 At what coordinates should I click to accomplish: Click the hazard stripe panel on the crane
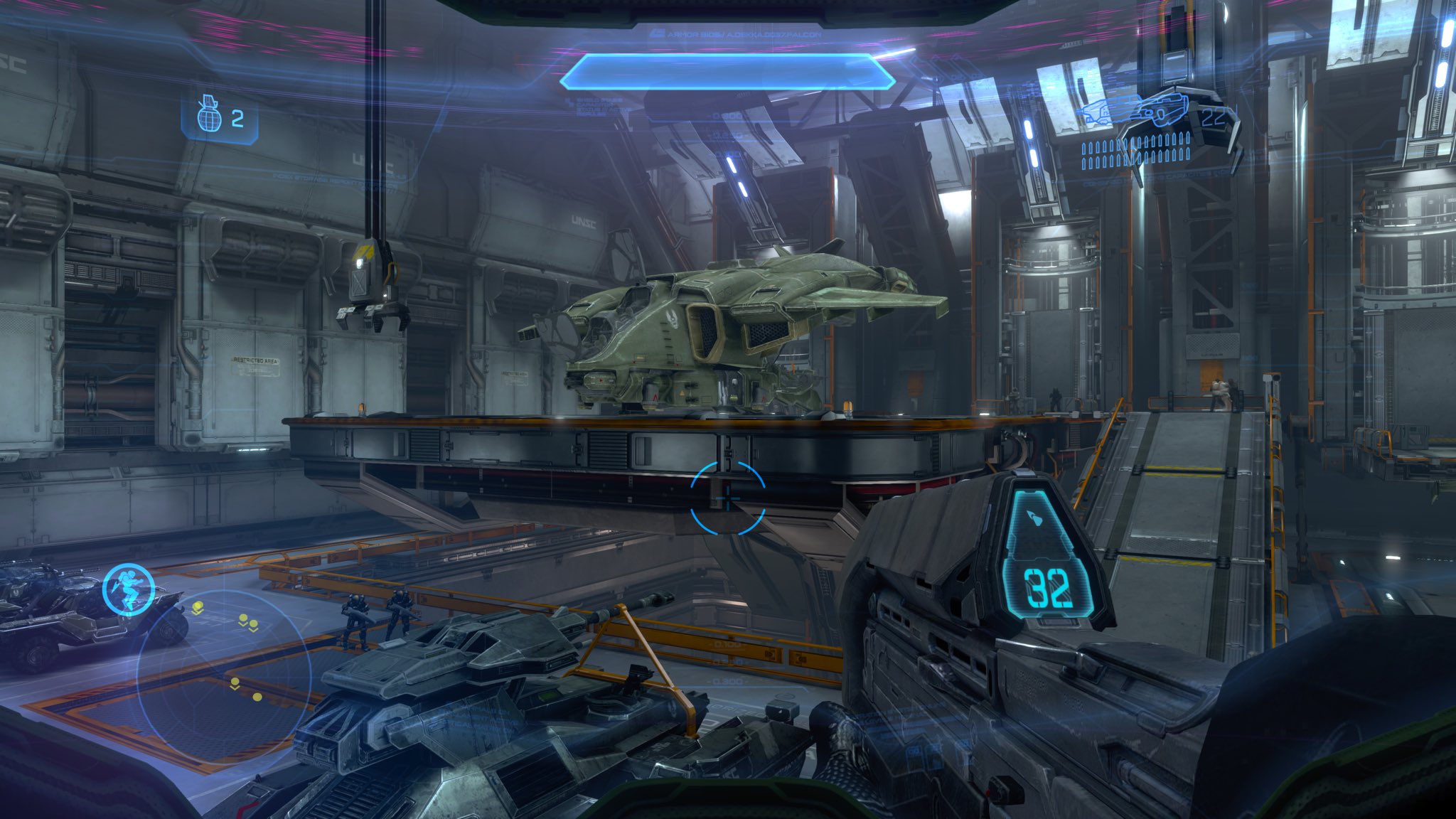(367, 249)
